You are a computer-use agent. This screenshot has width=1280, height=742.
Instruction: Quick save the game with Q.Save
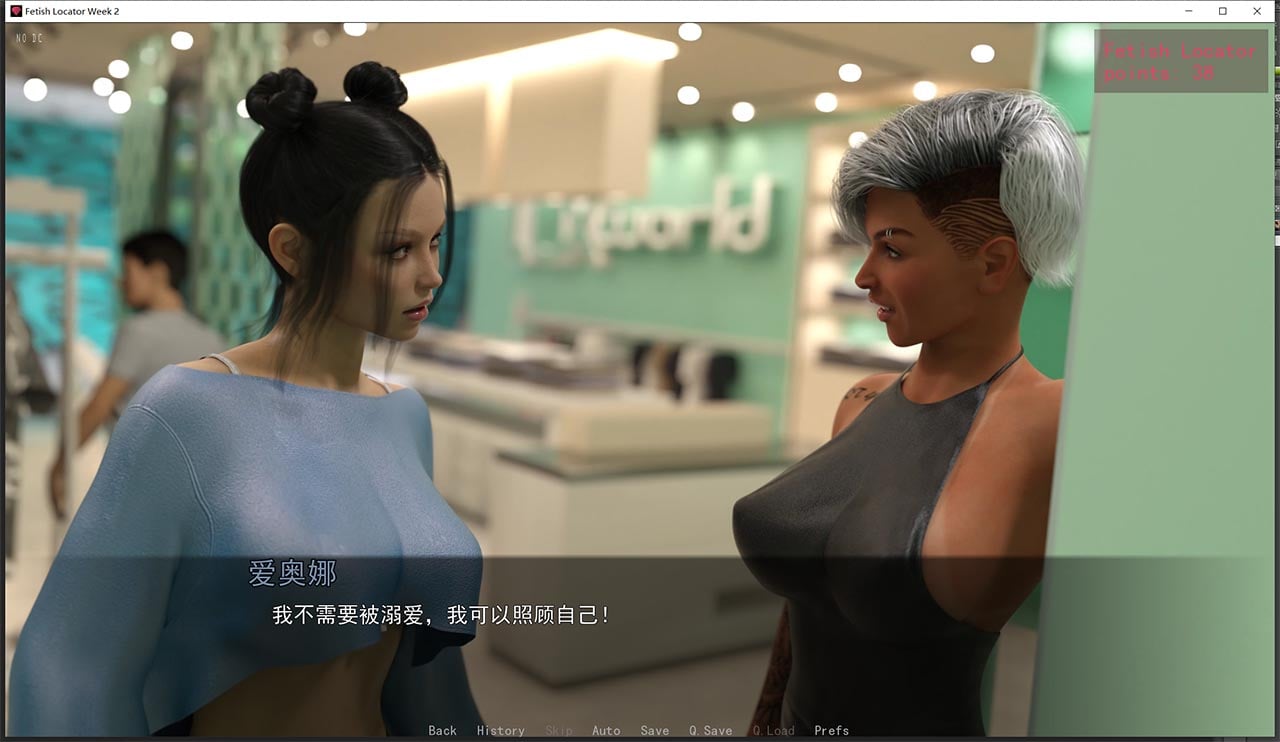coord(709,730)
